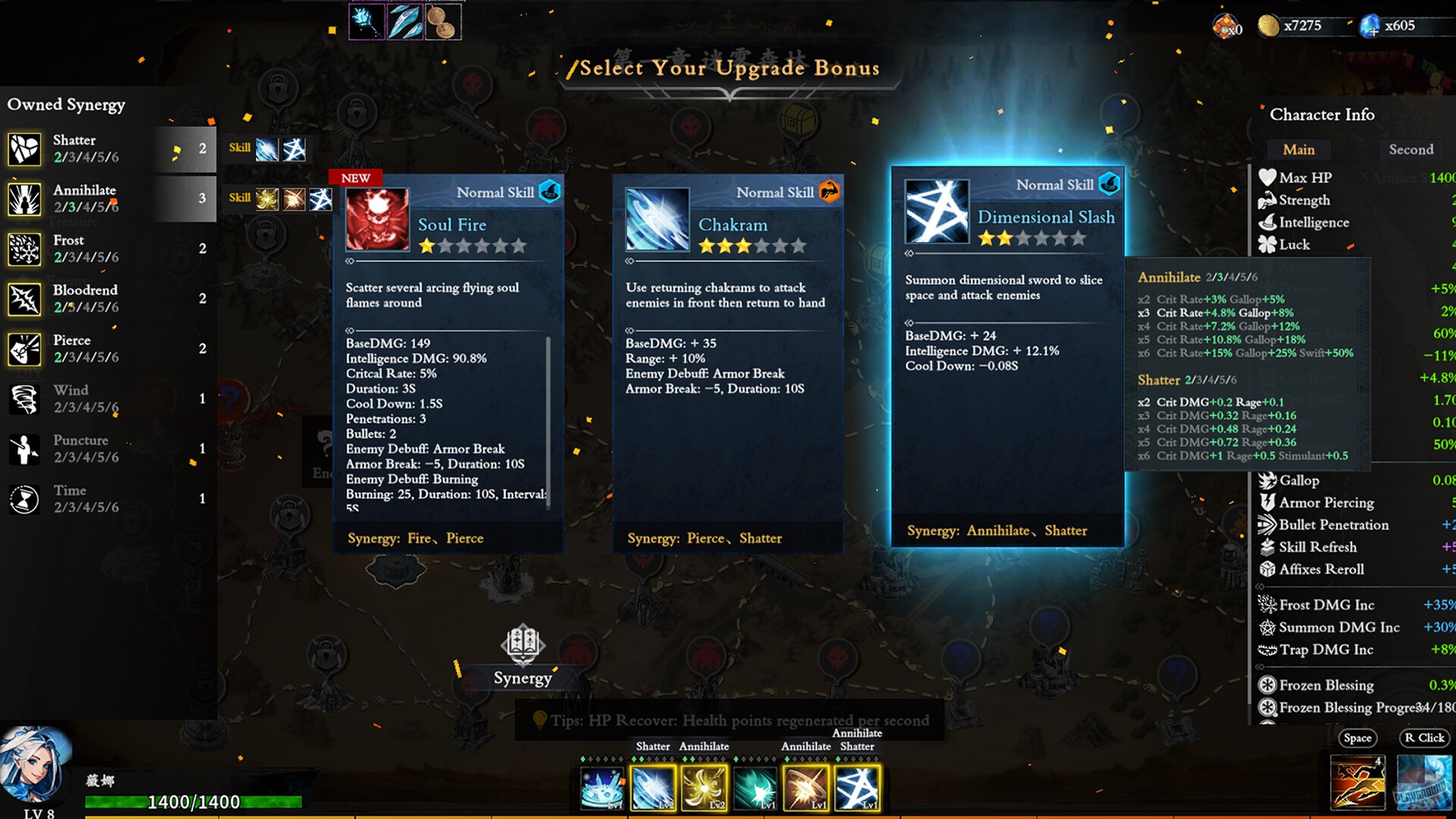
Task: Click the Puncture synergy icon
Action: click(24, 450)
